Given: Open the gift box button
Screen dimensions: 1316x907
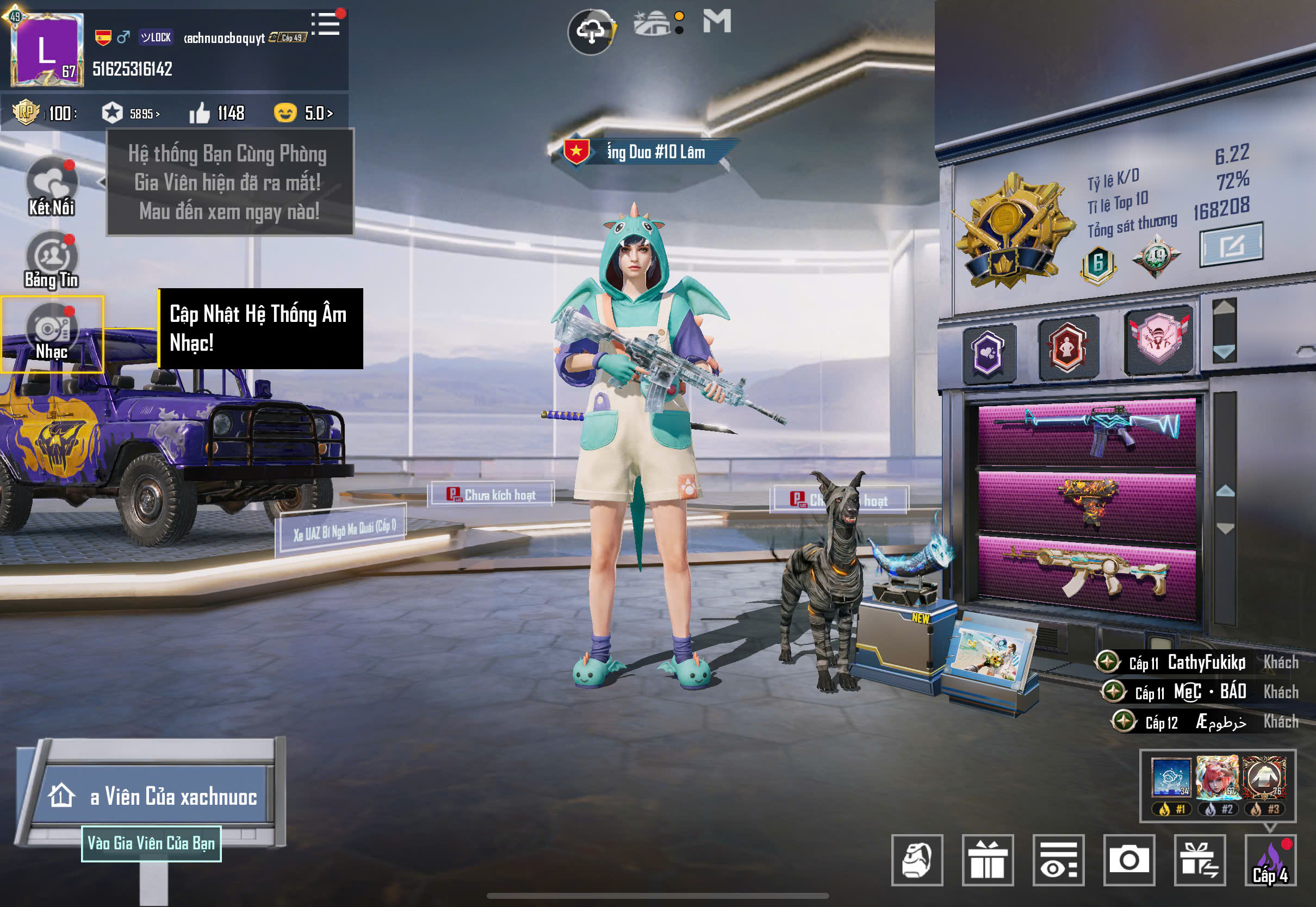Looking at the screenshot, I should pos(988,860).
